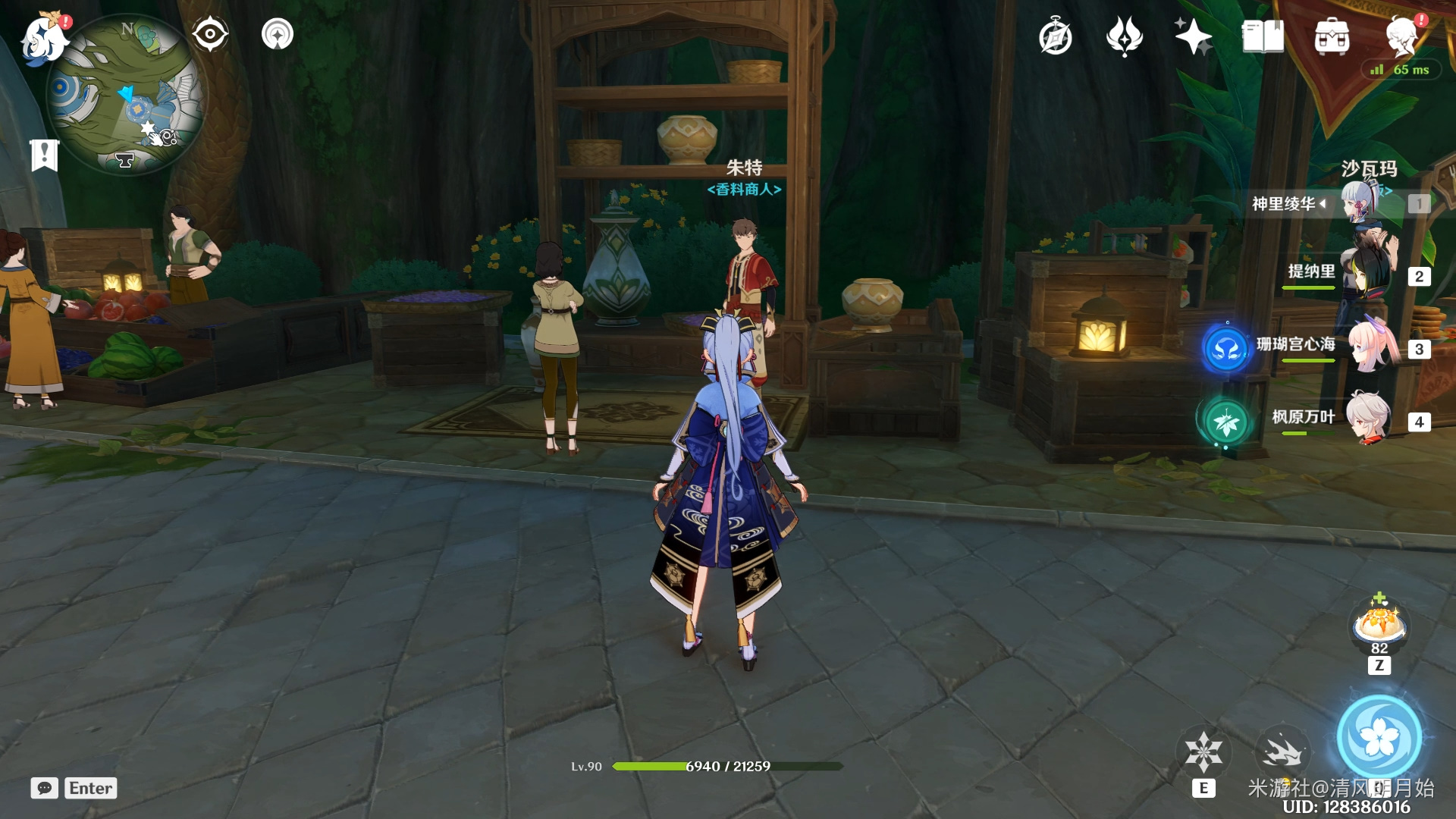
Task: Trigger the sprint dash icon
Action: click(1282, 752)
